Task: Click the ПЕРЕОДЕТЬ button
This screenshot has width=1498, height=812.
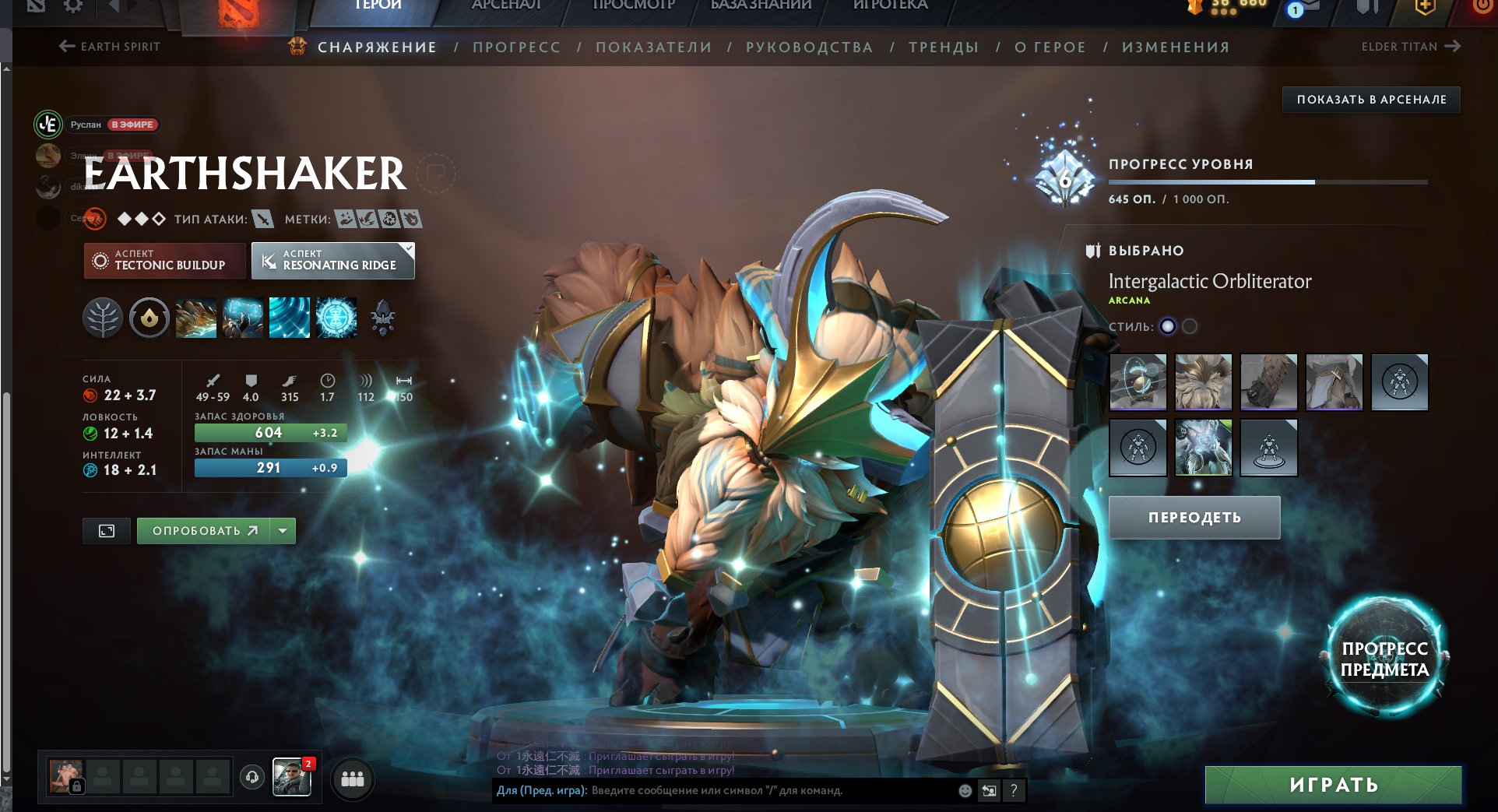Action: click(x=1194, y=516)
